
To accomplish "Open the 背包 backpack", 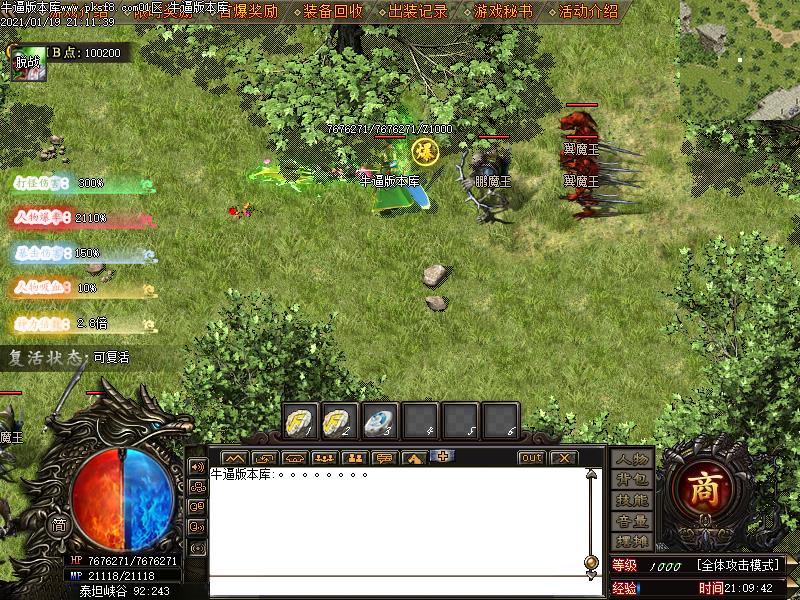I will (x=632, y=479).
